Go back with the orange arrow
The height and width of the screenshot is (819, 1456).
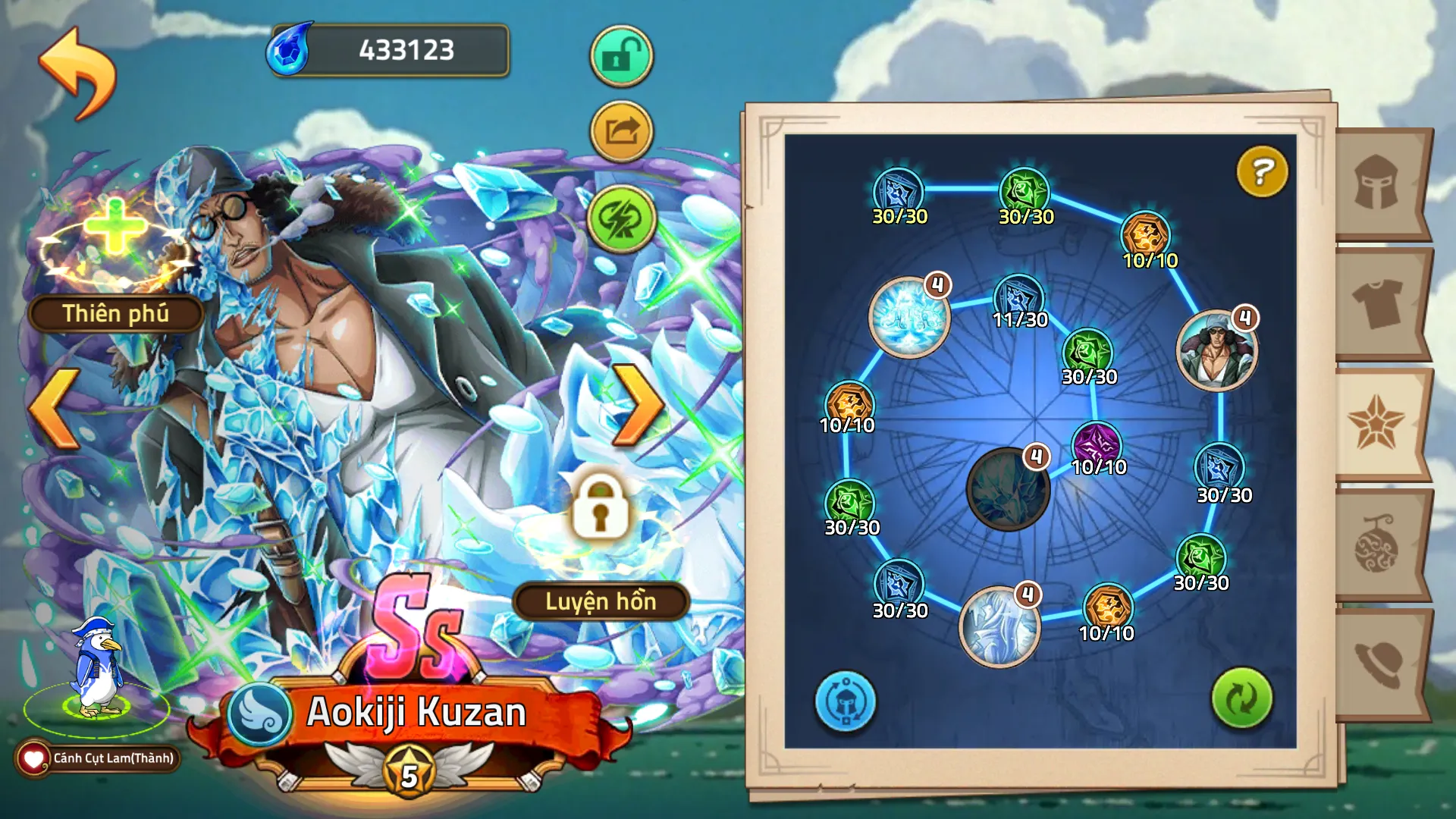click(x=77, y=74)
